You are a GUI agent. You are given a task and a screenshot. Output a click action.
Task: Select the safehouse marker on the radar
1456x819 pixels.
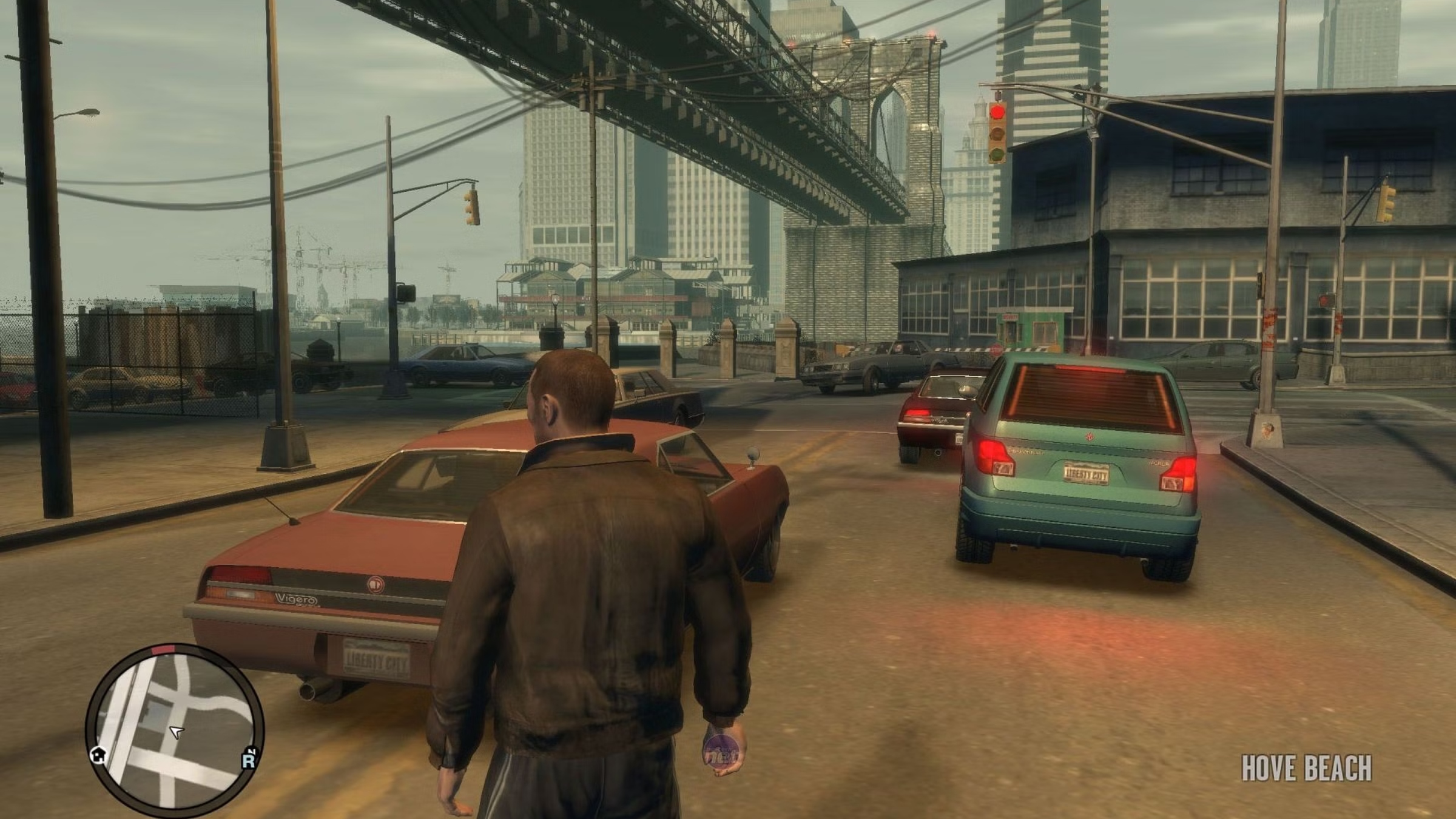tap(98, 754)
